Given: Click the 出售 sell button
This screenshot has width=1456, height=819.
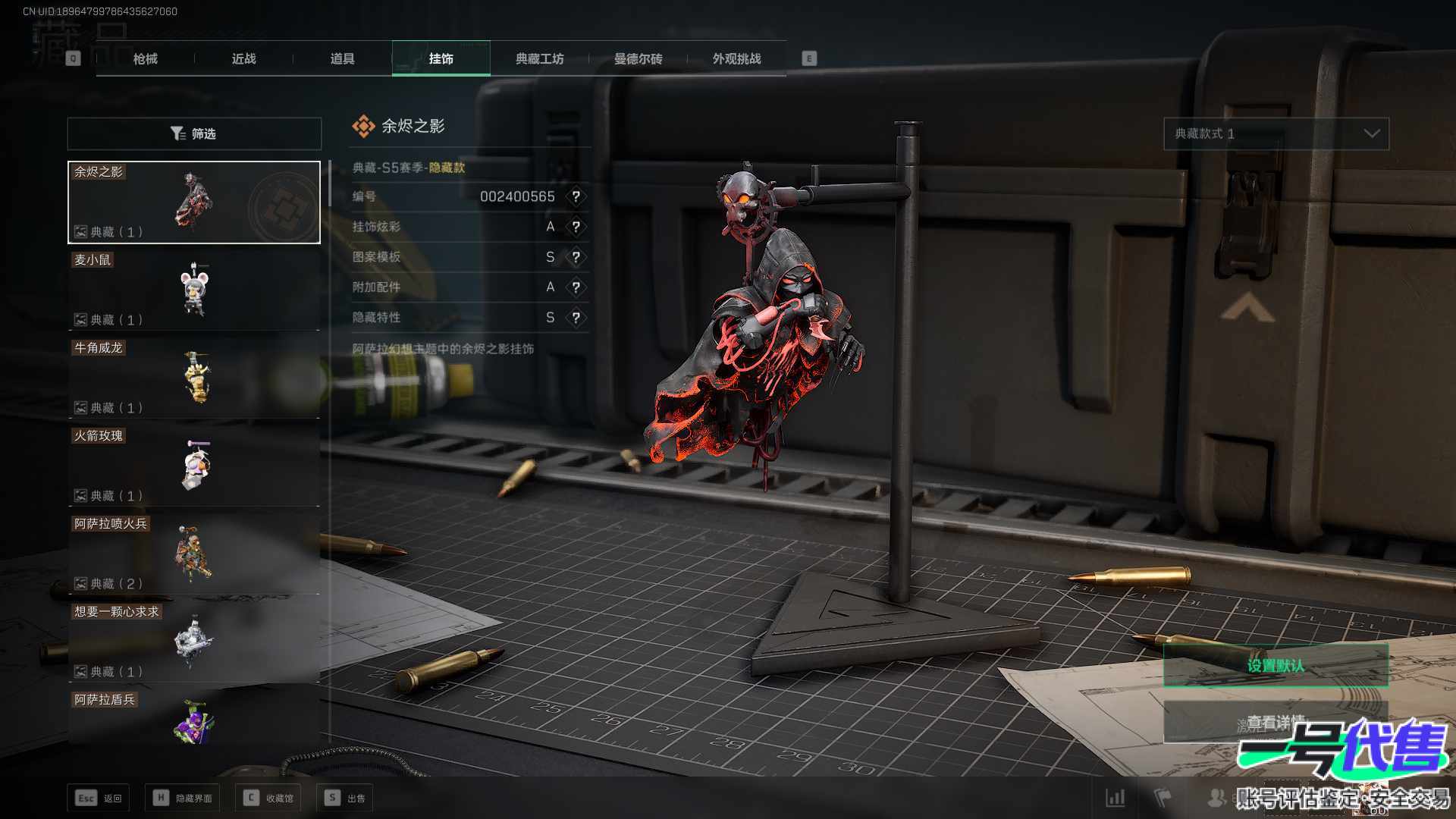Looking at the screenshot, I should click(345, 798).
